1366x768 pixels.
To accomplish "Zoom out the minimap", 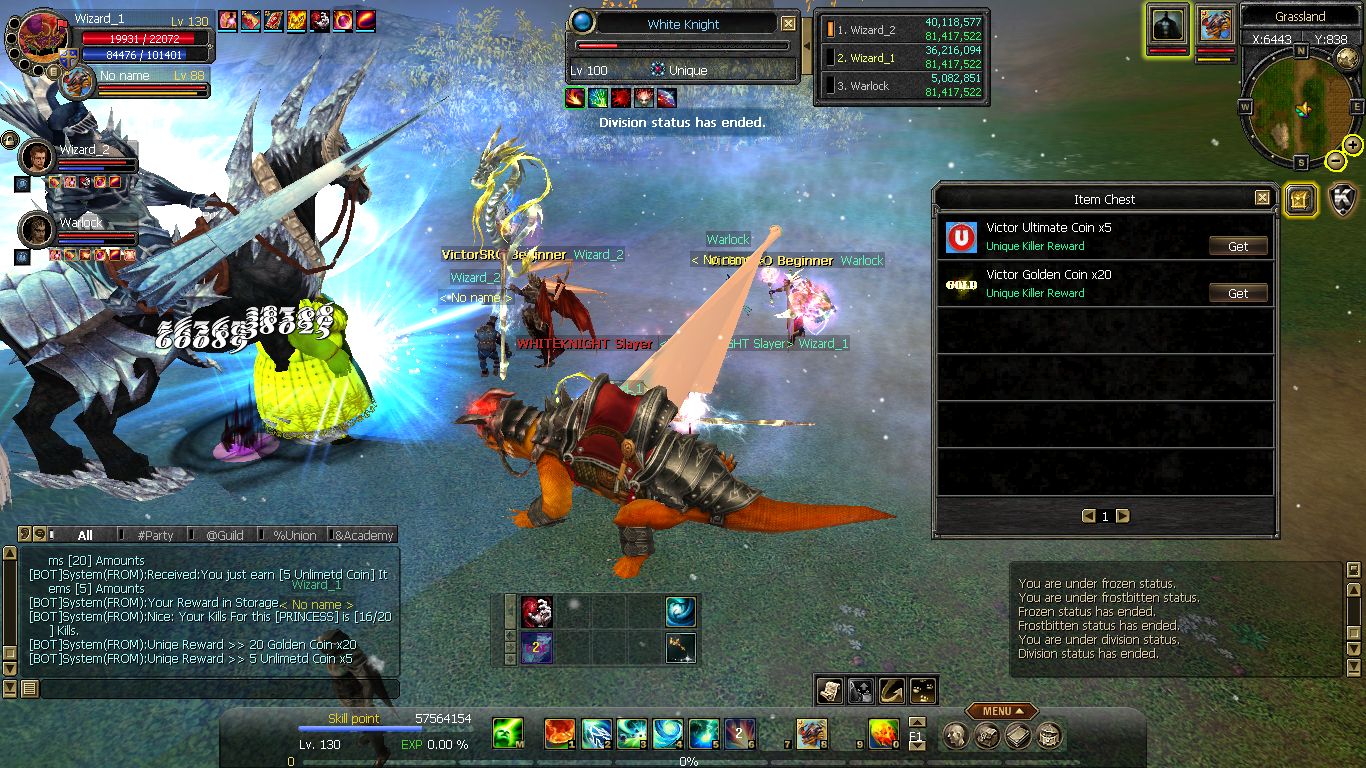I will coord(1335,160).
